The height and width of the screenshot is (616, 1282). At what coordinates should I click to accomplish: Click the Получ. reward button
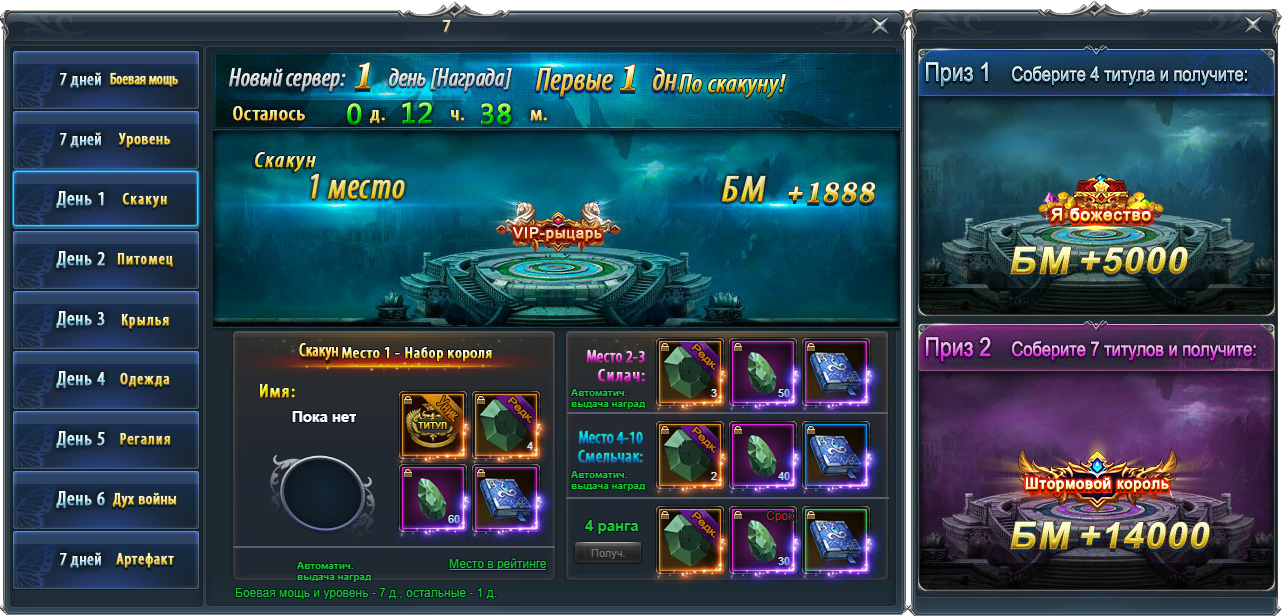(608, 552)
